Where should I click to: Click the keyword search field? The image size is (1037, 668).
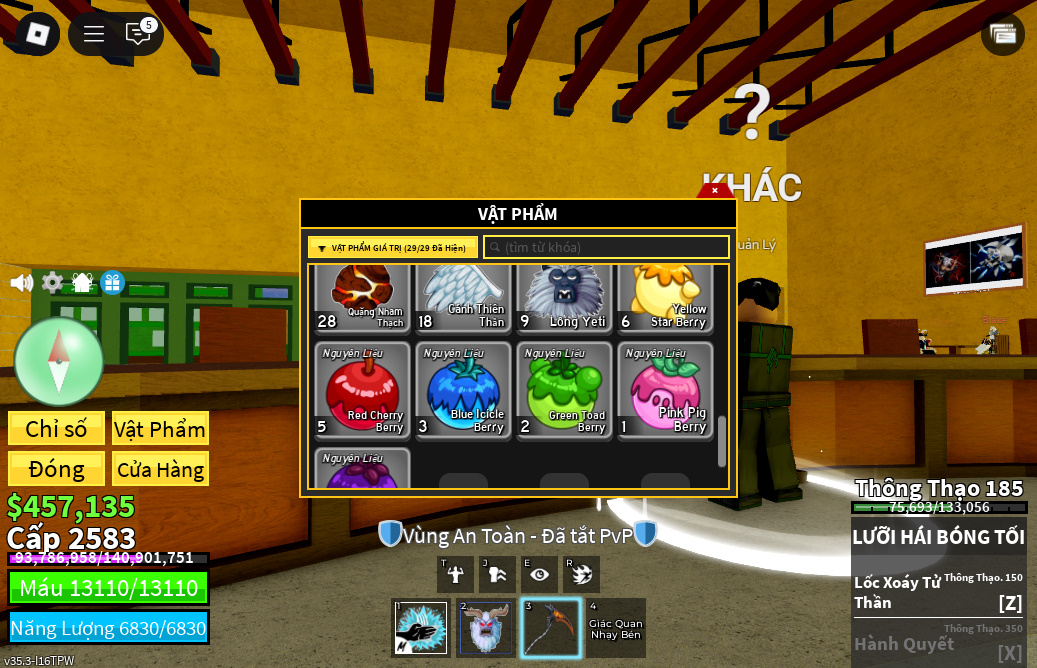[606, 247]
